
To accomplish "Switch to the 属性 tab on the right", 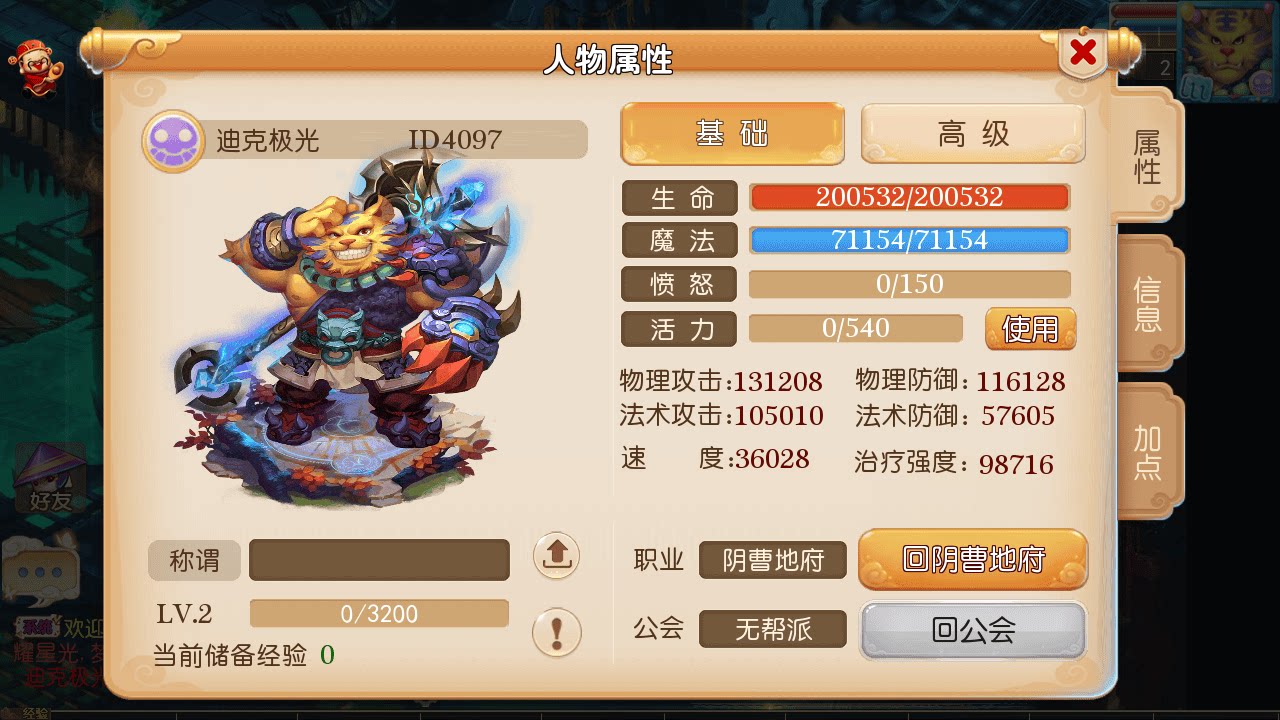I will (x=1148, y=155).
